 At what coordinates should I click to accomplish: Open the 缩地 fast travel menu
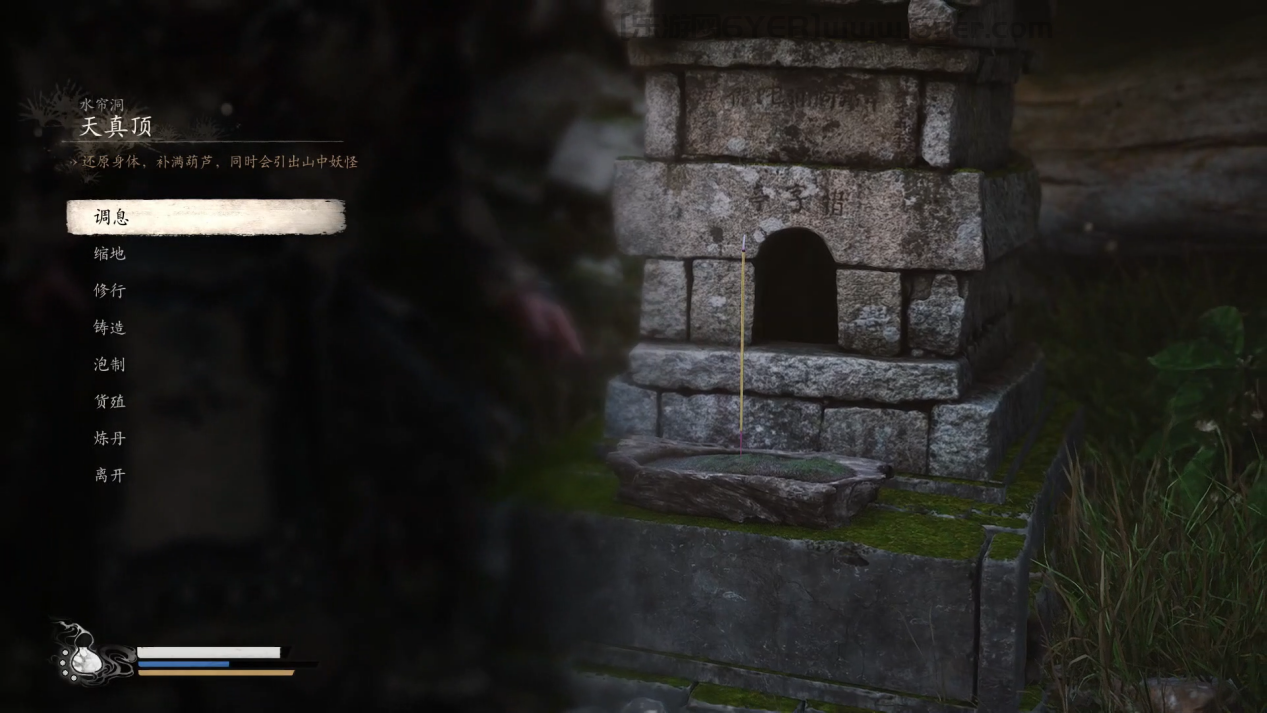tap(110, 254)
